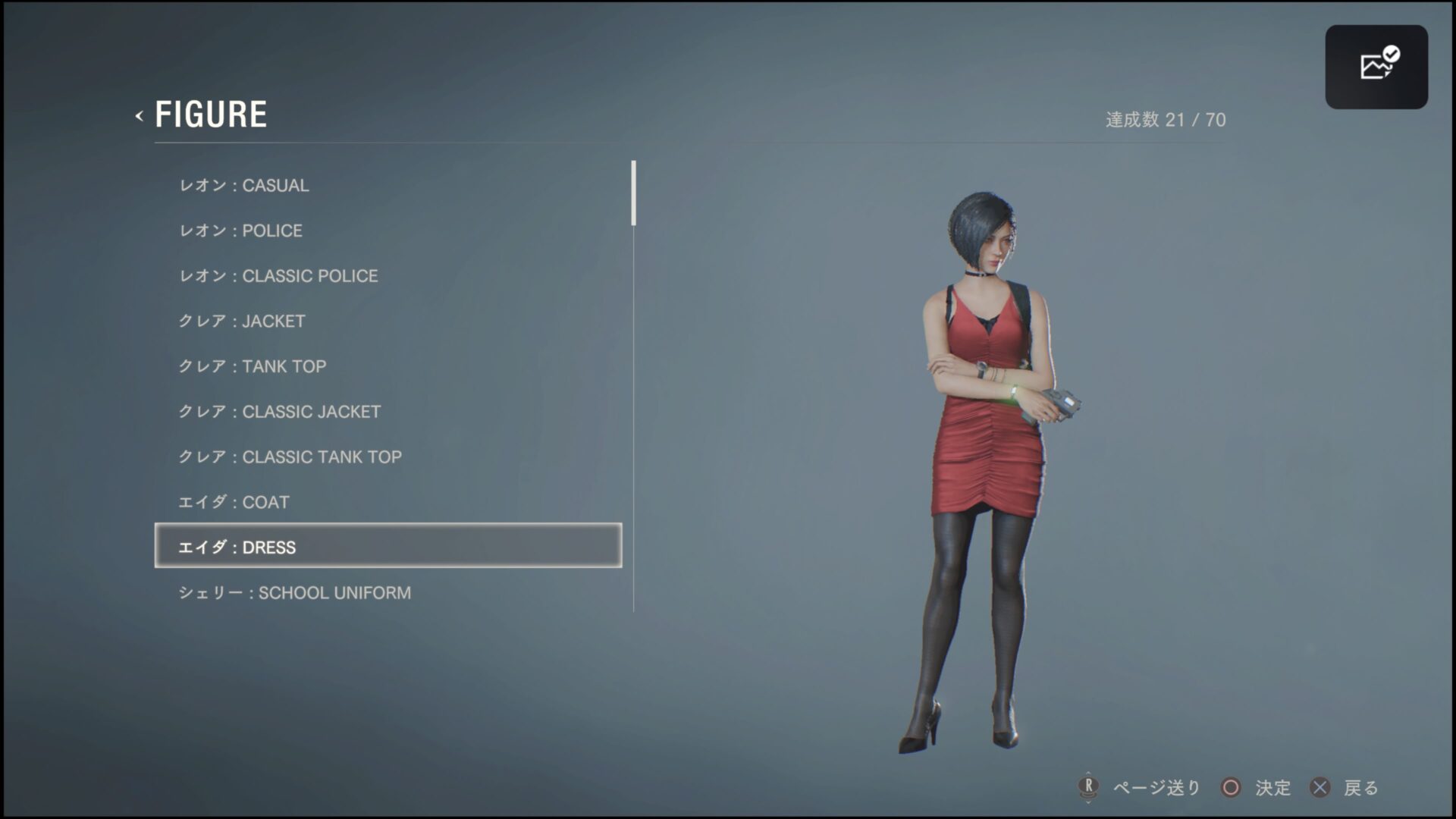Expand details for シェリー : SCHOOL UNIFORM

(296, 592)
